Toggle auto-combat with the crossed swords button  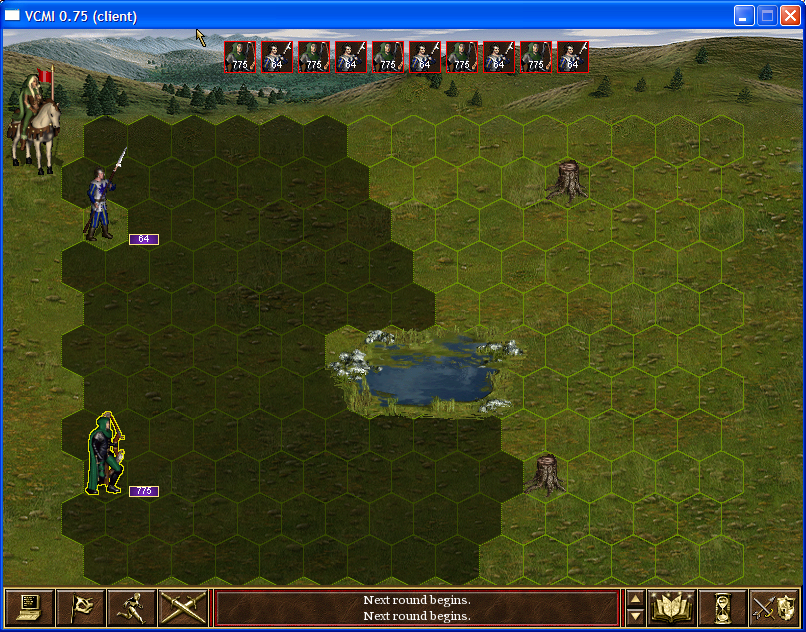[x=182, y=607]
